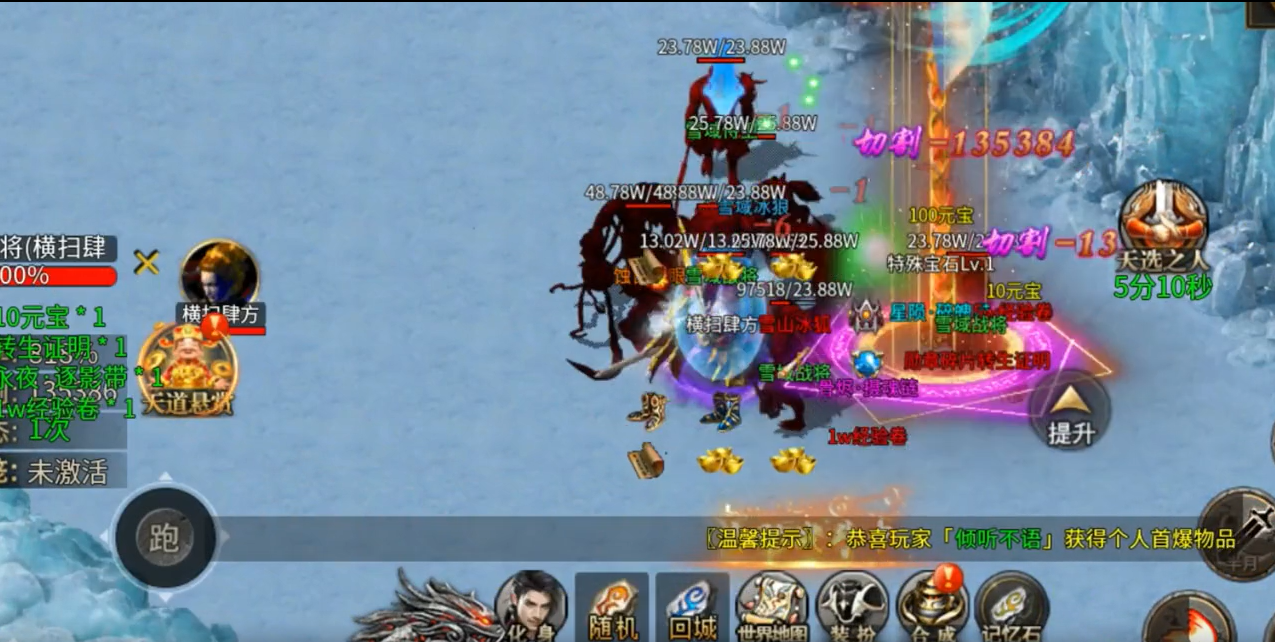Use the 回城 return-to-town scroll
Screen dimensions: 1275x642
[692, 606]
